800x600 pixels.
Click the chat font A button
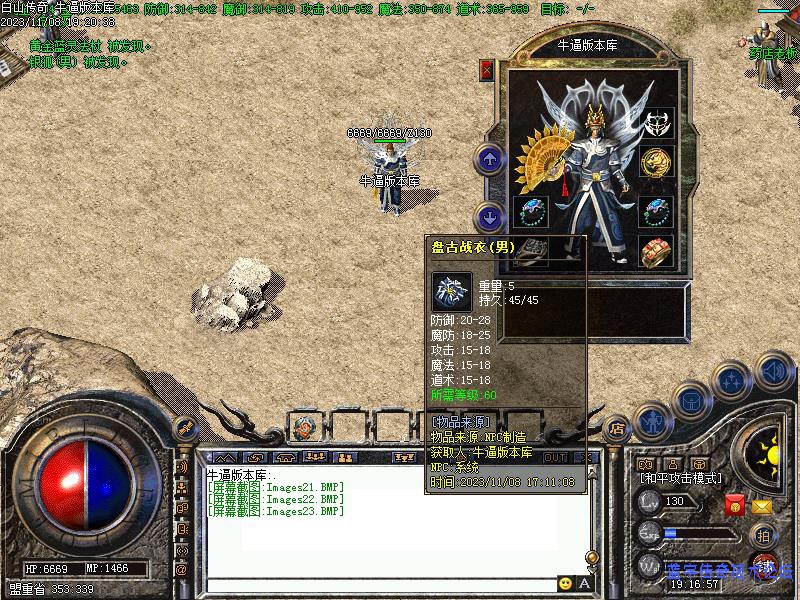pyautogui.click(x=585, y=584)
